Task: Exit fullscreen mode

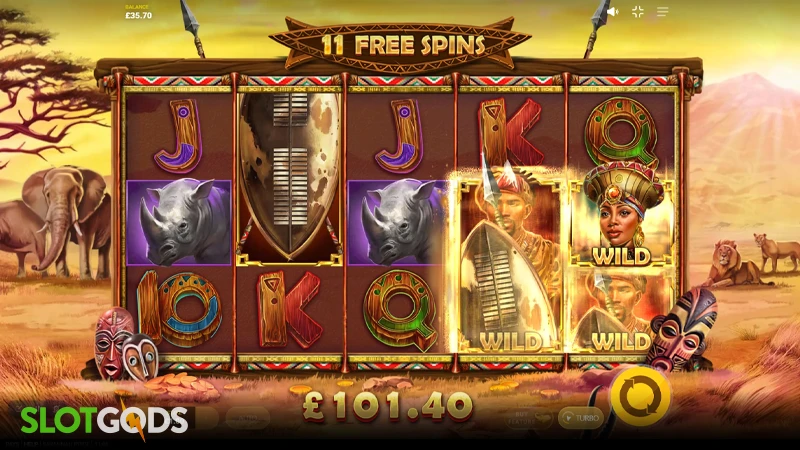Action: click(x=638, y=12)
